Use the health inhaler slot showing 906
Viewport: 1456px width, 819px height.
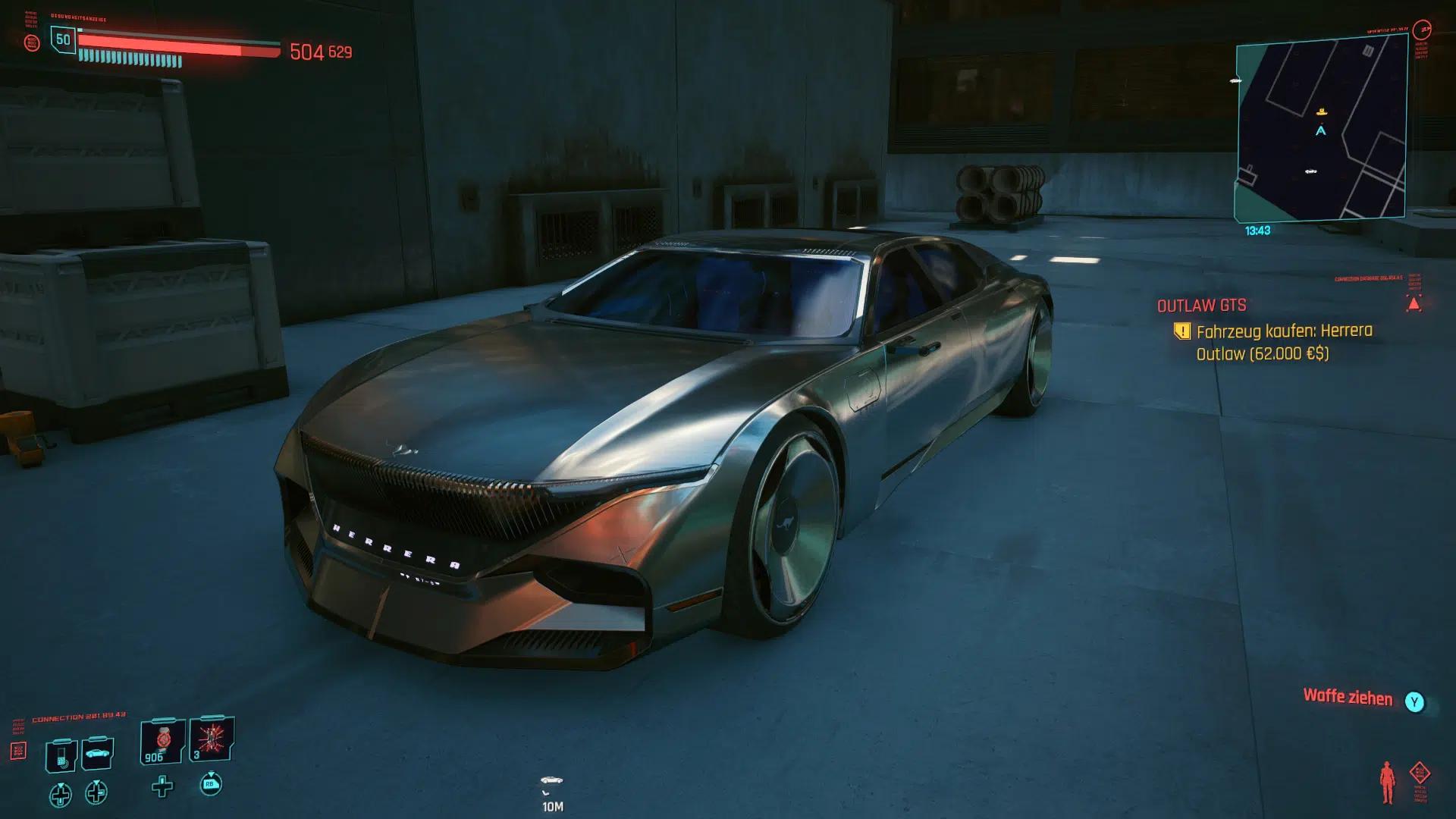(x=162, y=741)
